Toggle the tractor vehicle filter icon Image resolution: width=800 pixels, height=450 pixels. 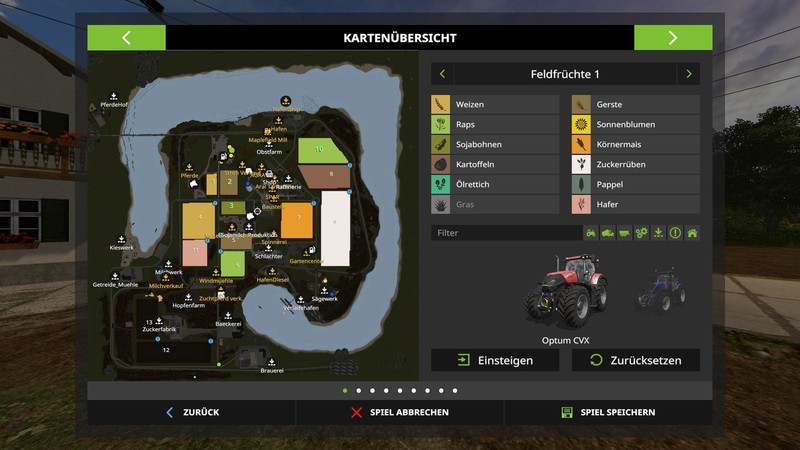591,233
